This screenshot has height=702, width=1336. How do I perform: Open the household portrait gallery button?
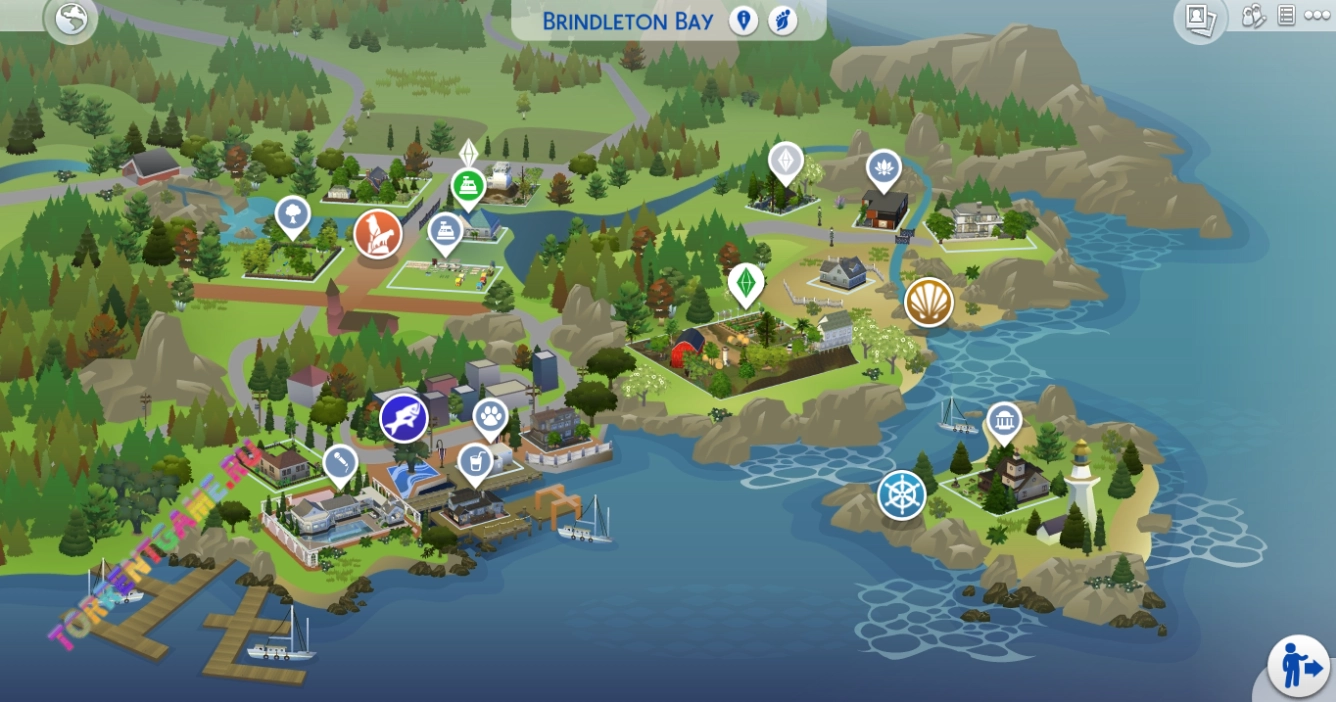click(x=1198, y=18)
